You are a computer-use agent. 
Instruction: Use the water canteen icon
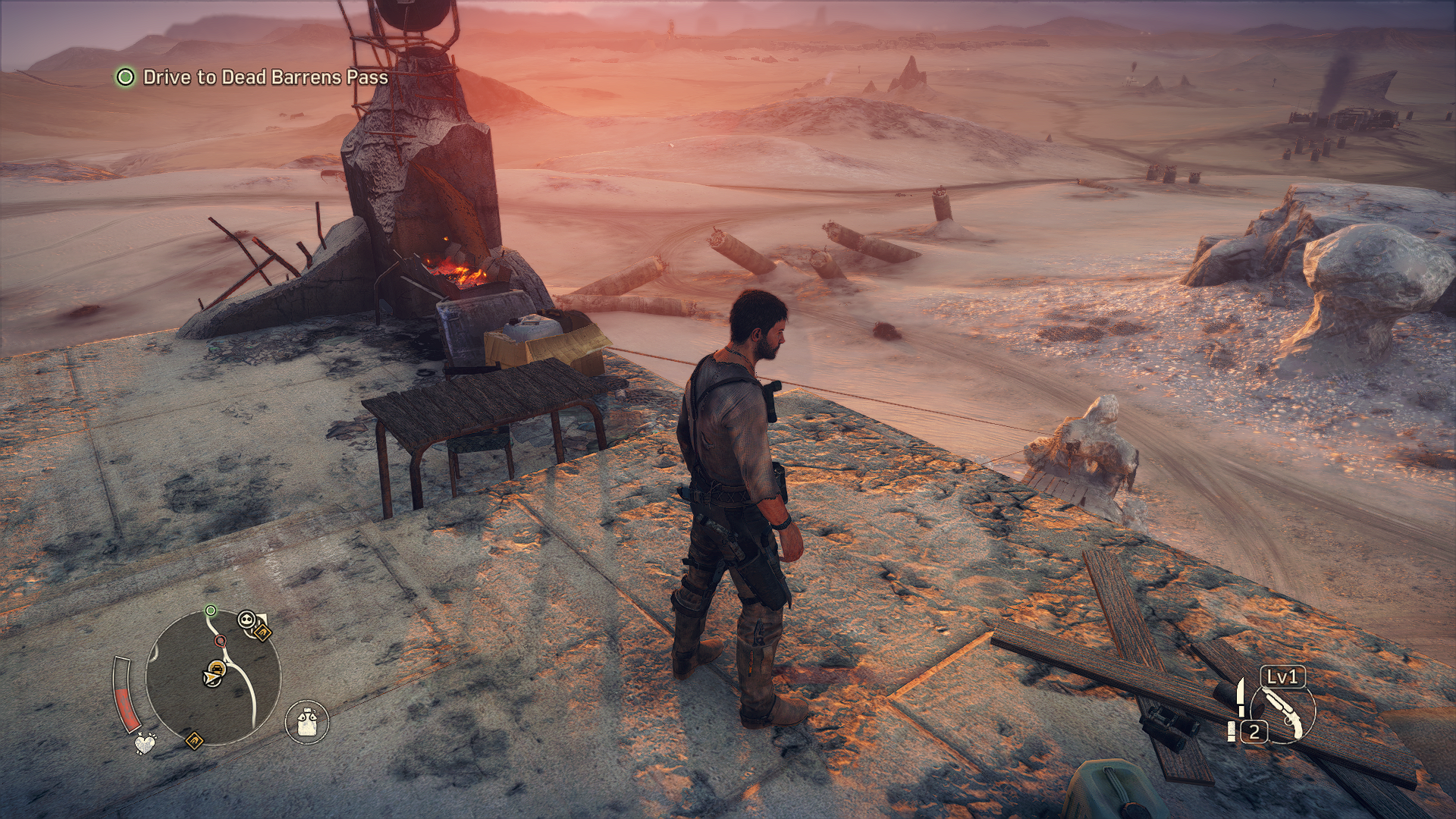pos(307,720)
